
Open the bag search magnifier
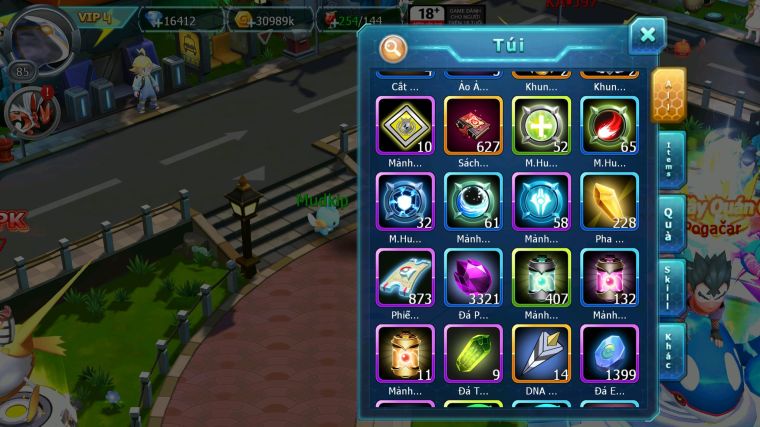tap(393, 47)
